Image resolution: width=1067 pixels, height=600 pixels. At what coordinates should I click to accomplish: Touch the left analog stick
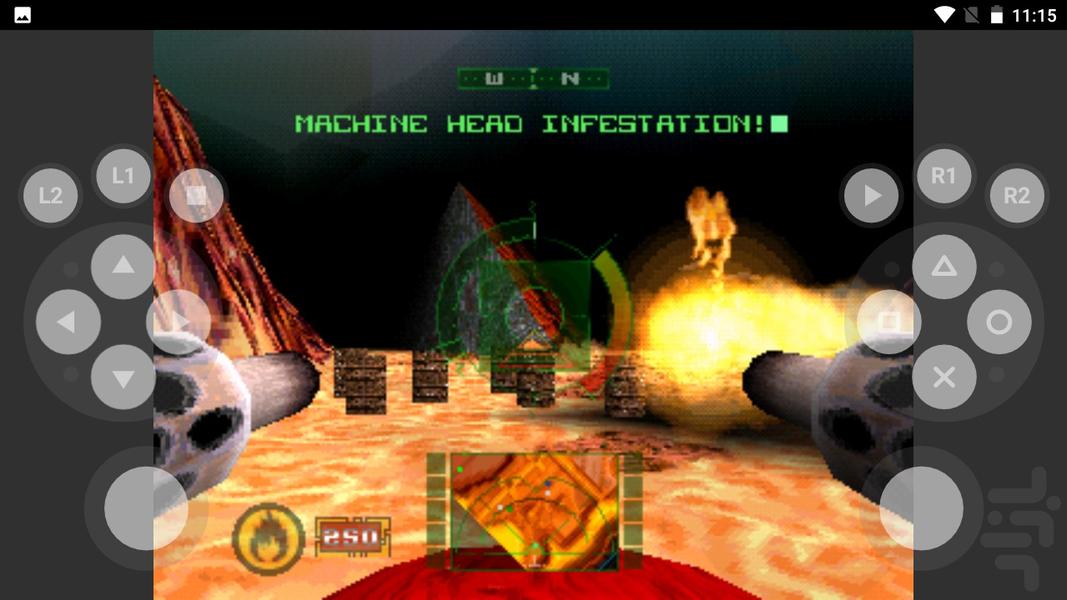146,508
